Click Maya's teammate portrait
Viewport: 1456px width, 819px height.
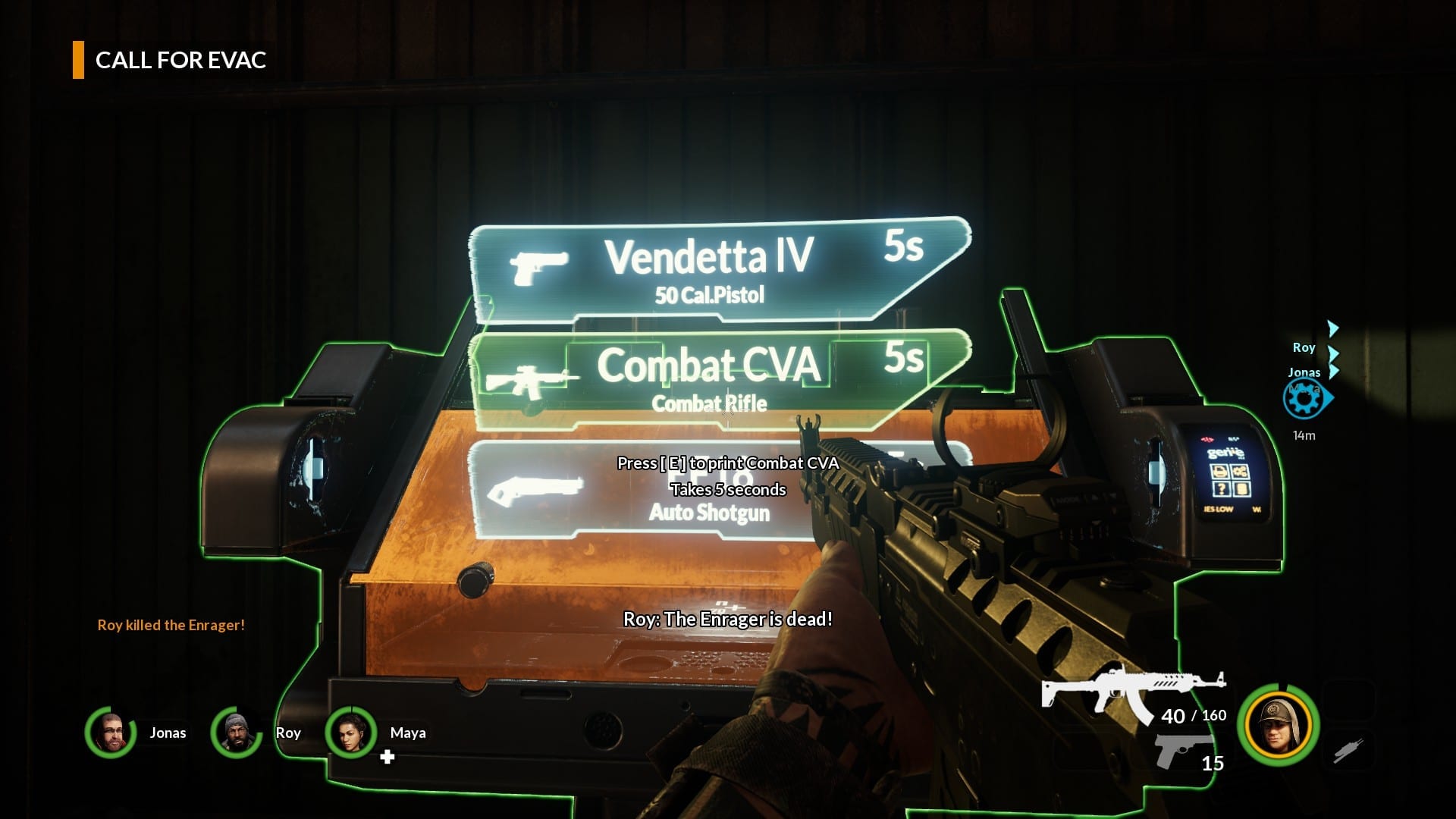point(350,733)
